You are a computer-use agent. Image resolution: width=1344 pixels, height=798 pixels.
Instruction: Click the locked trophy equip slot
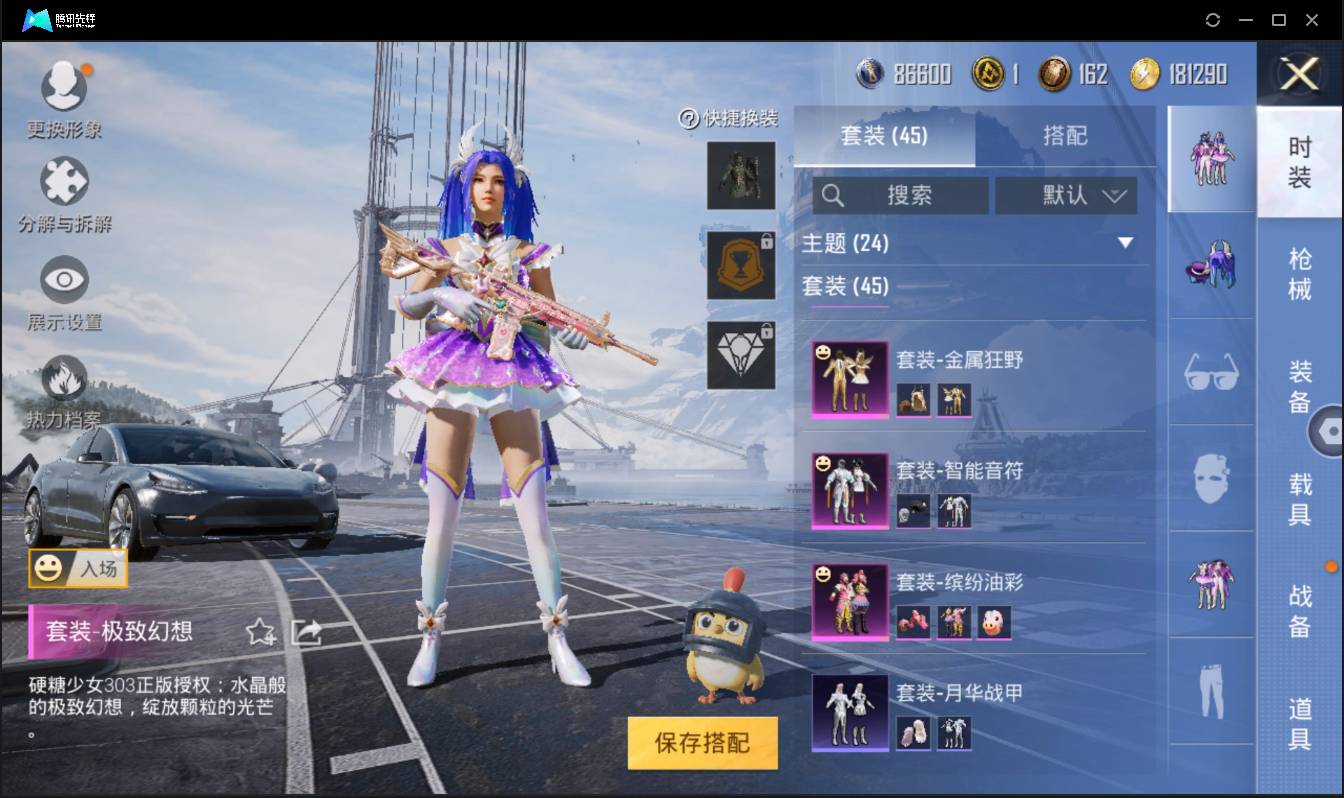tap(741, 265)
